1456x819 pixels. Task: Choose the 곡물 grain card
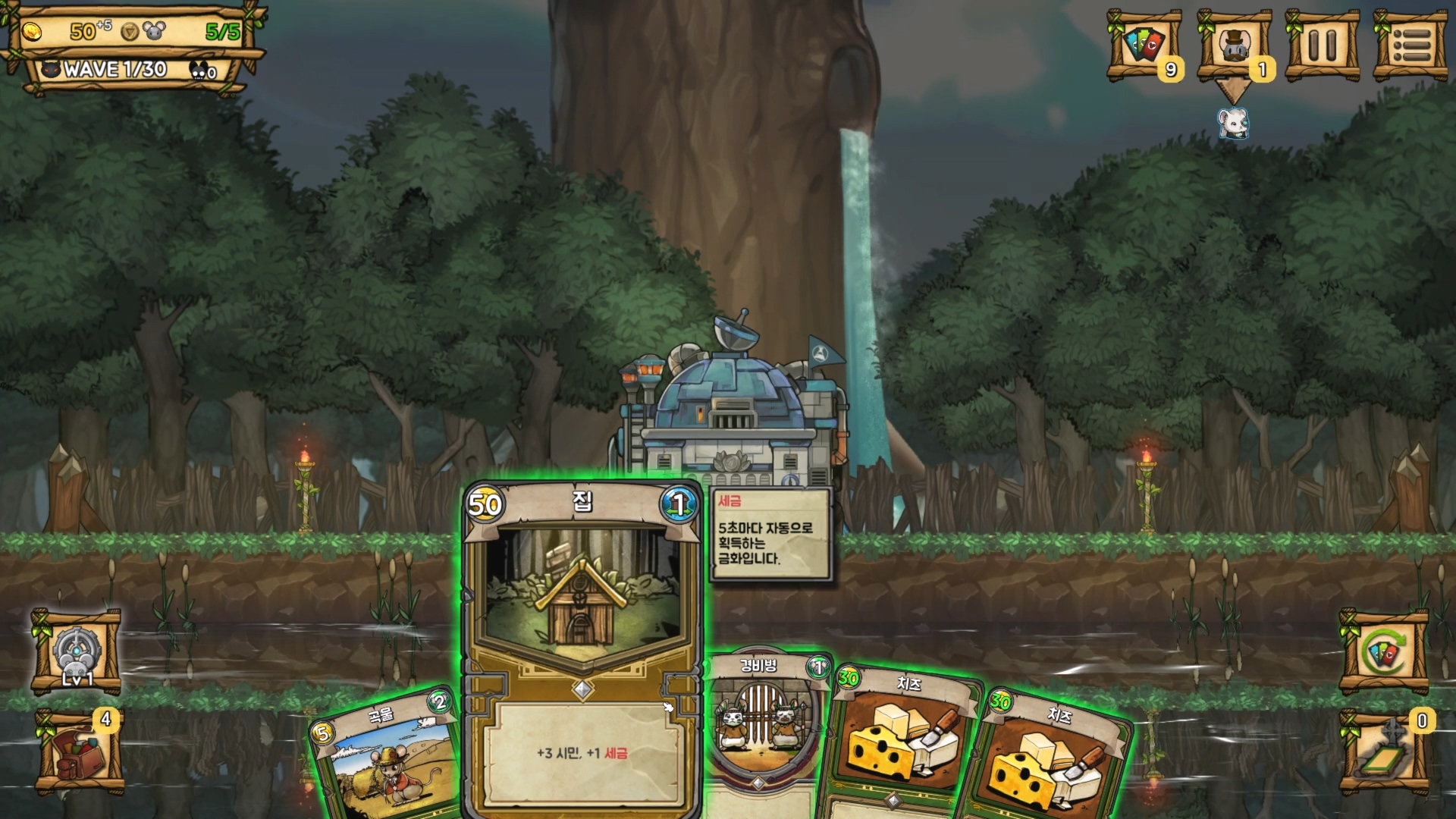pyautogui.click(x=387, y=758)
